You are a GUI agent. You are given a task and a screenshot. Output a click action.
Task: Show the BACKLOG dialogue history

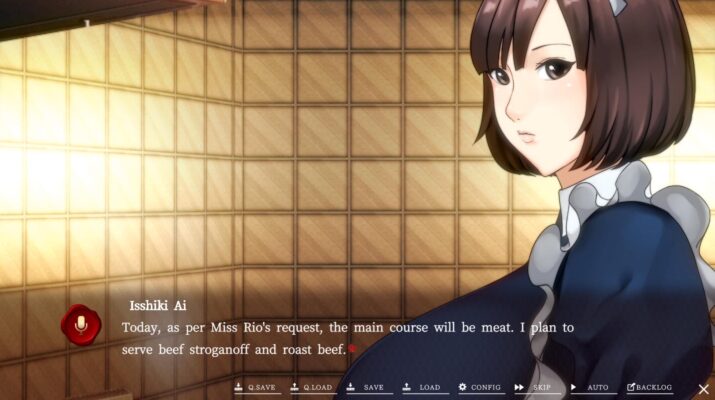point(649,387)
